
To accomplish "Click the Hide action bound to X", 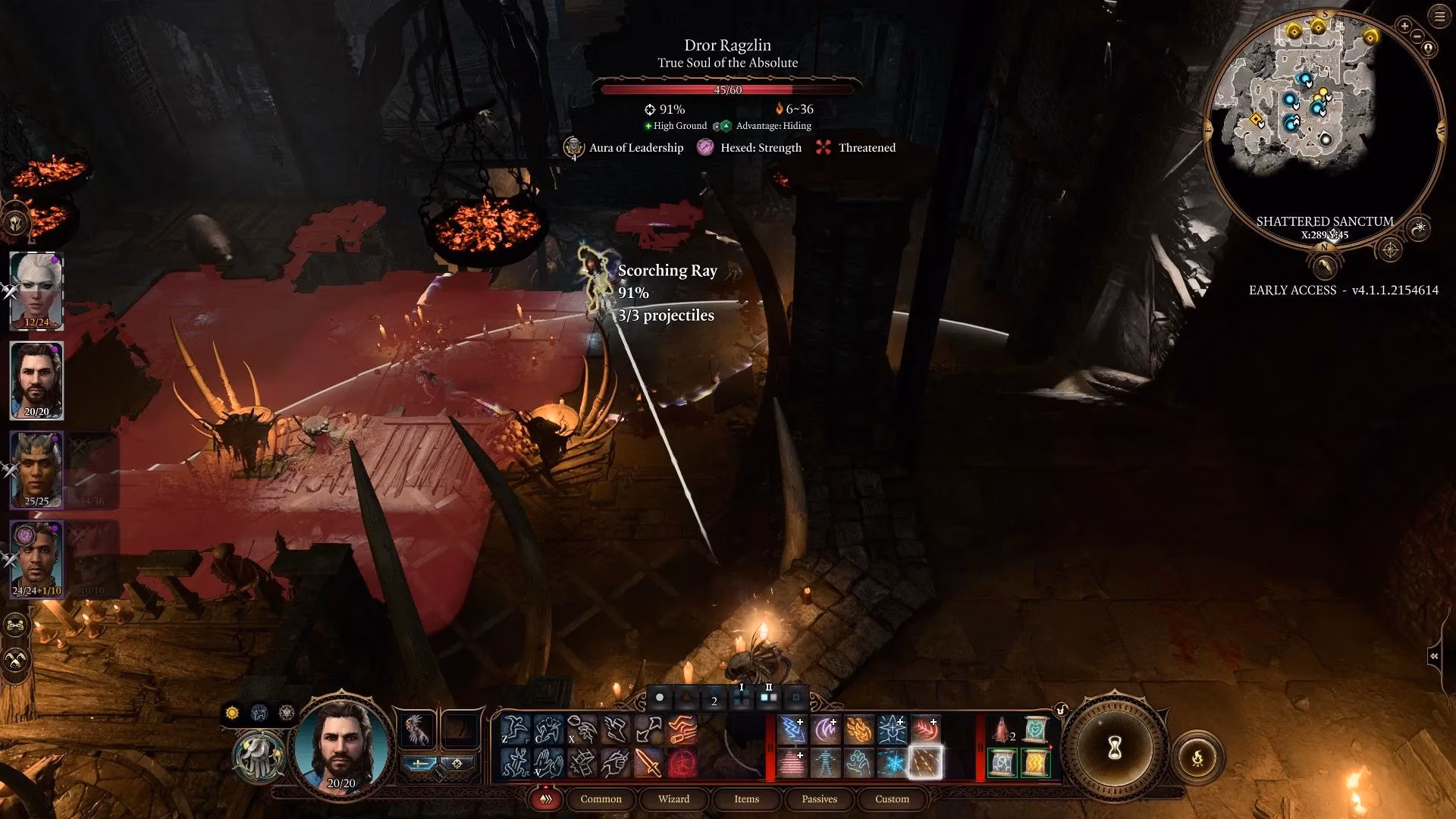I will [581, 728].
